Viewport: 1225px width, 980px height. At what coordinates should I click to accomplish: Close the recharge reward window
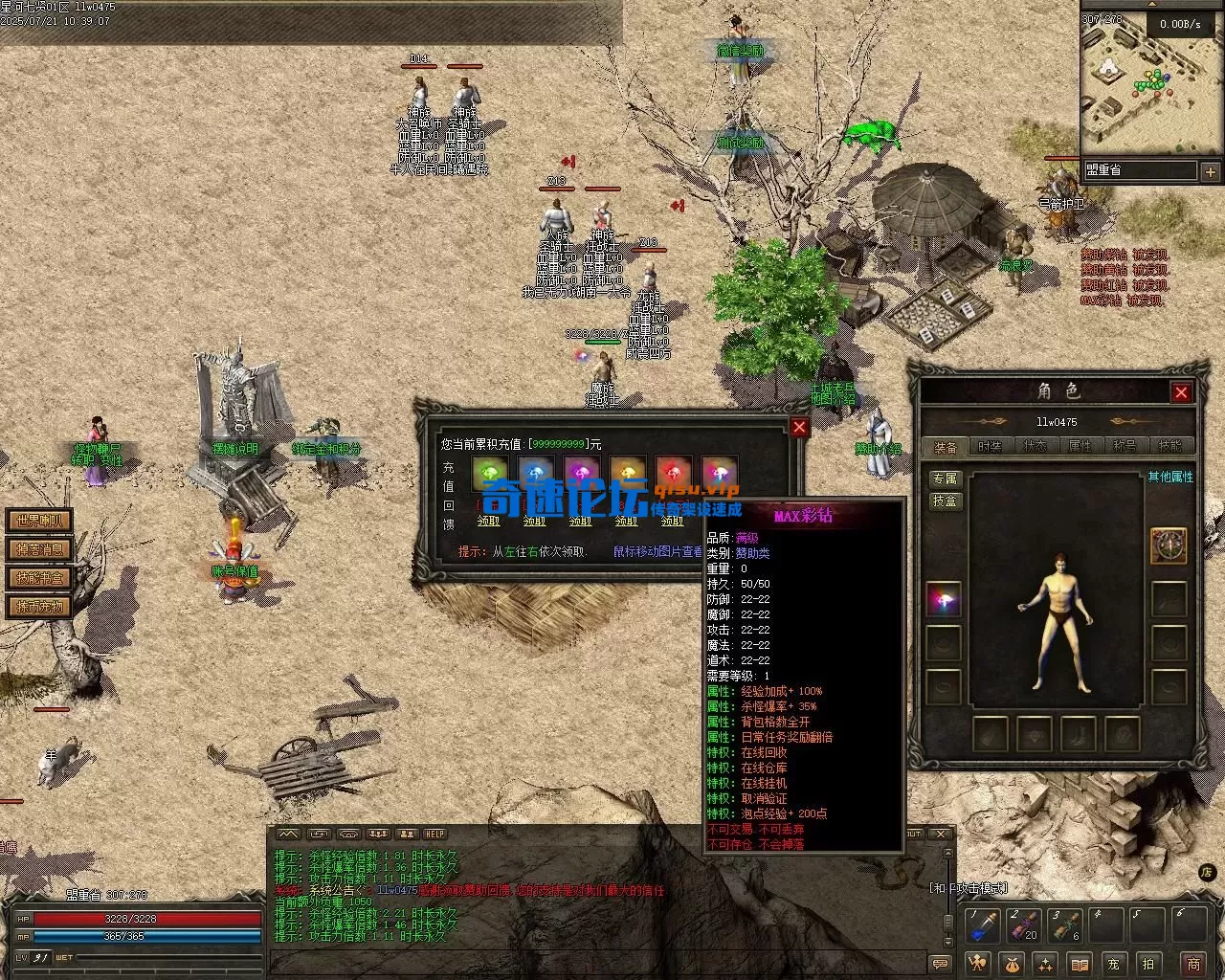[799, 427]
